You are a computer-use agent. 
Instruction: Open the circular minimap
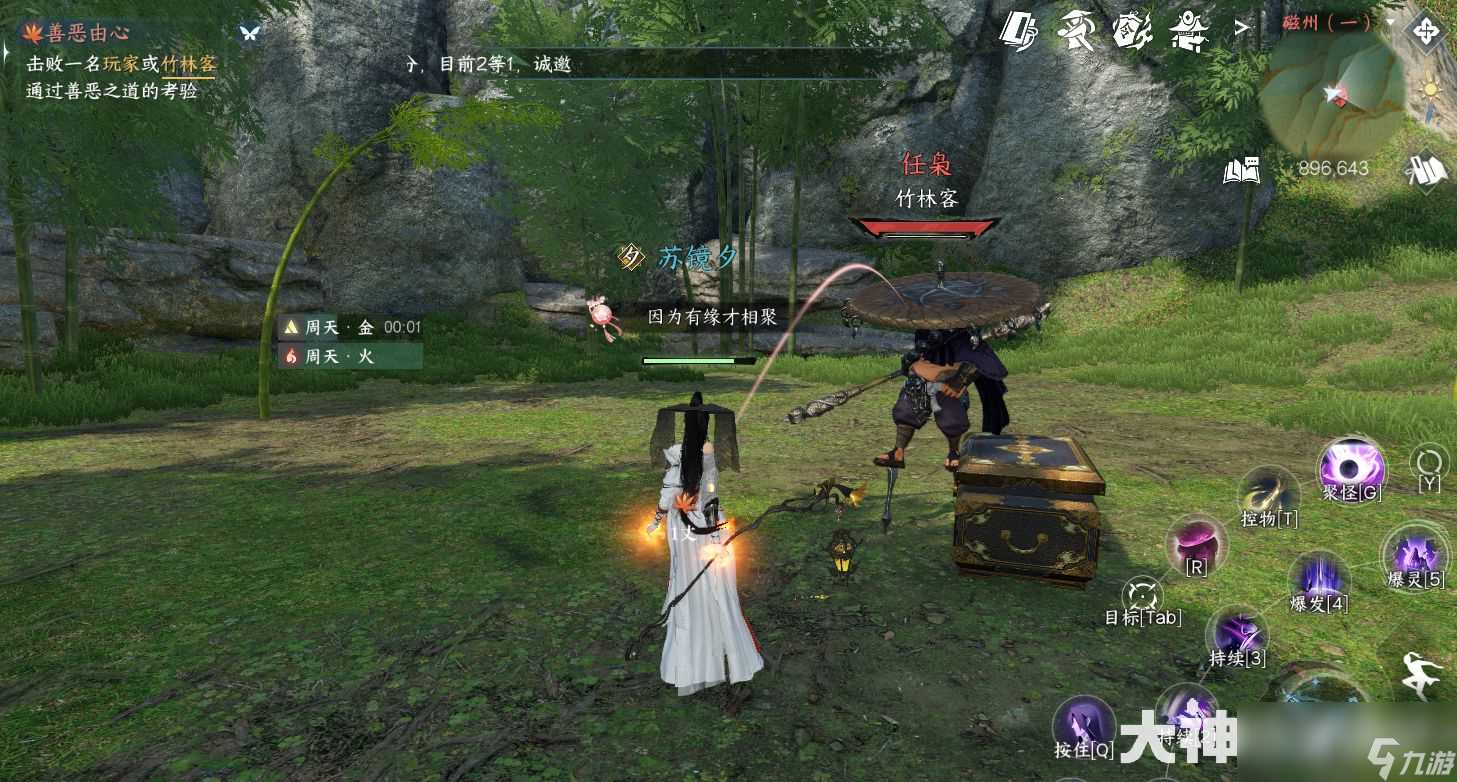coord(1330,97)
